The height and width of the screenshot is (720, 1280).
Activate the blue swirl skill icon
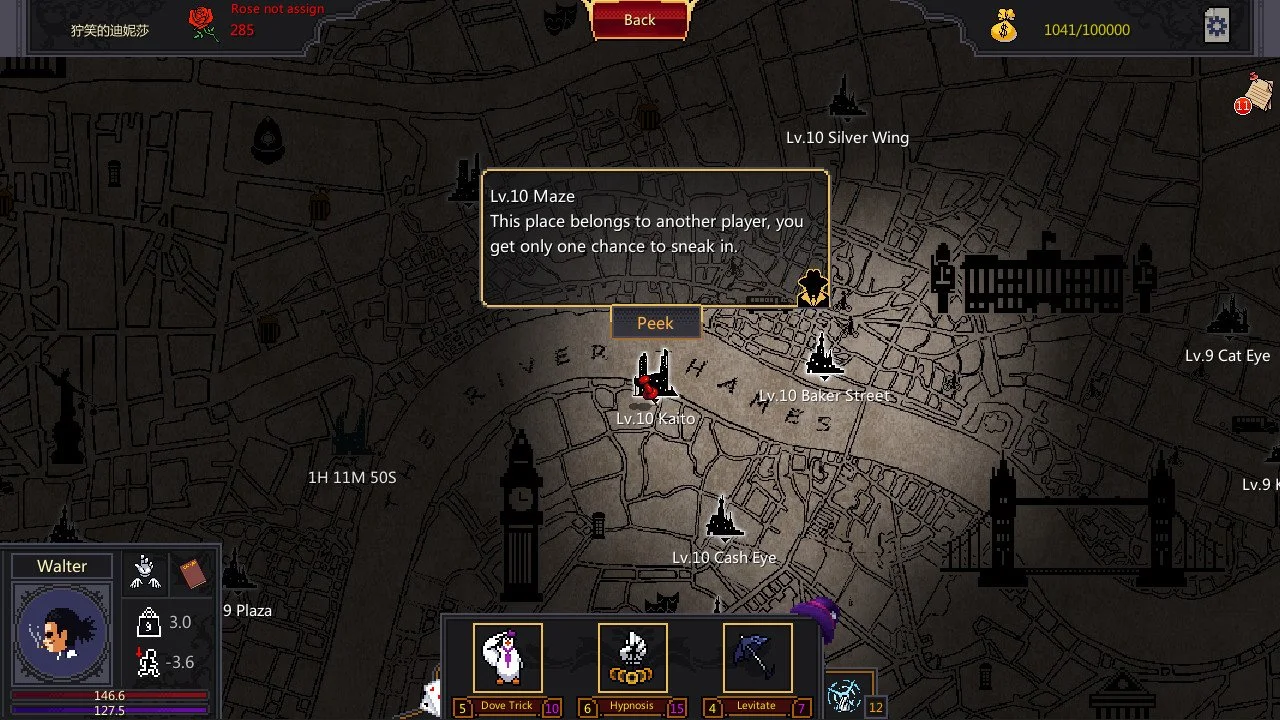click(845, 694)
